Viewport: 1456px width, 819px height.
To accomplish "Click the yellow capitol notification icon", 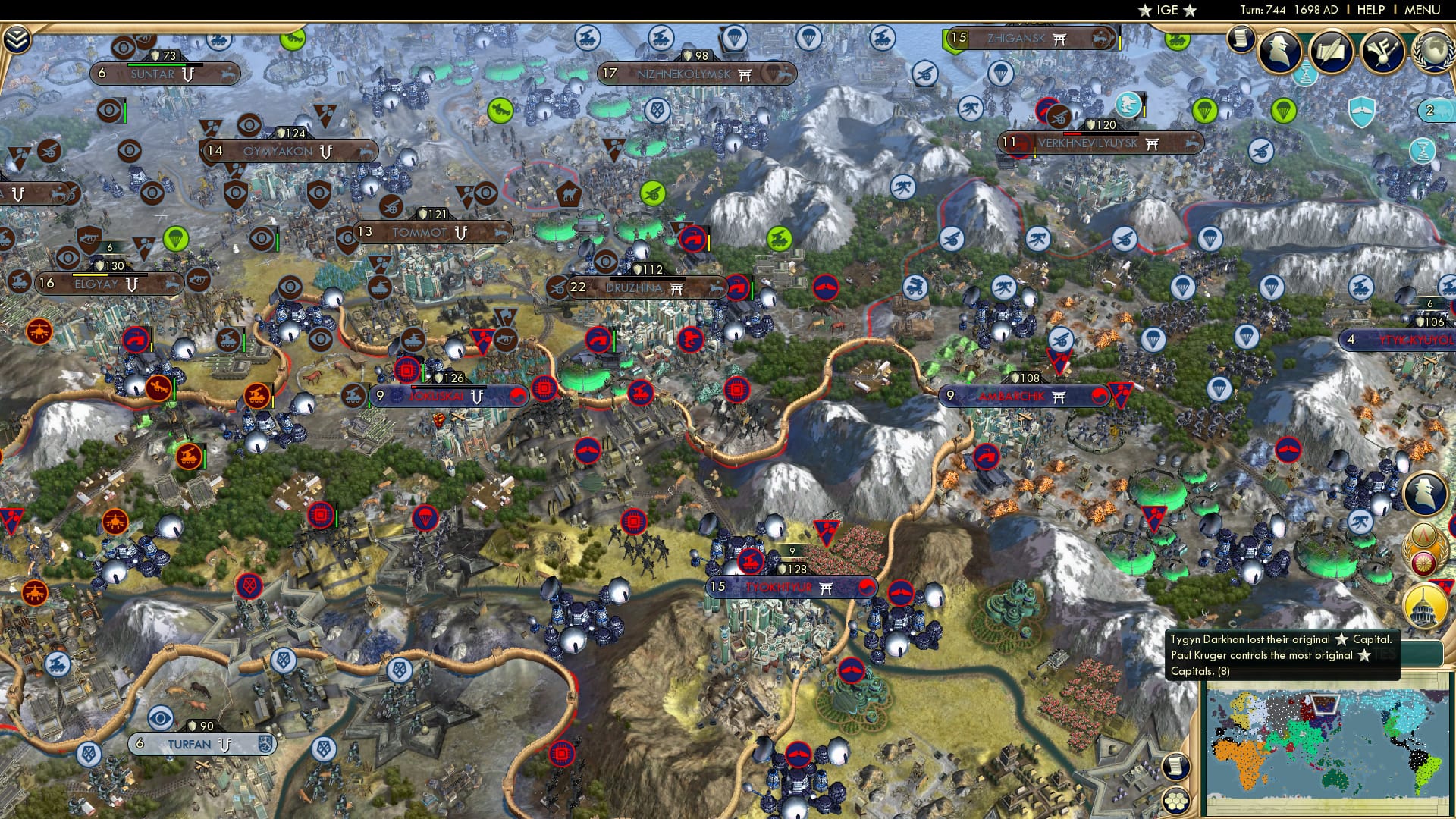I will (1424, 604).
